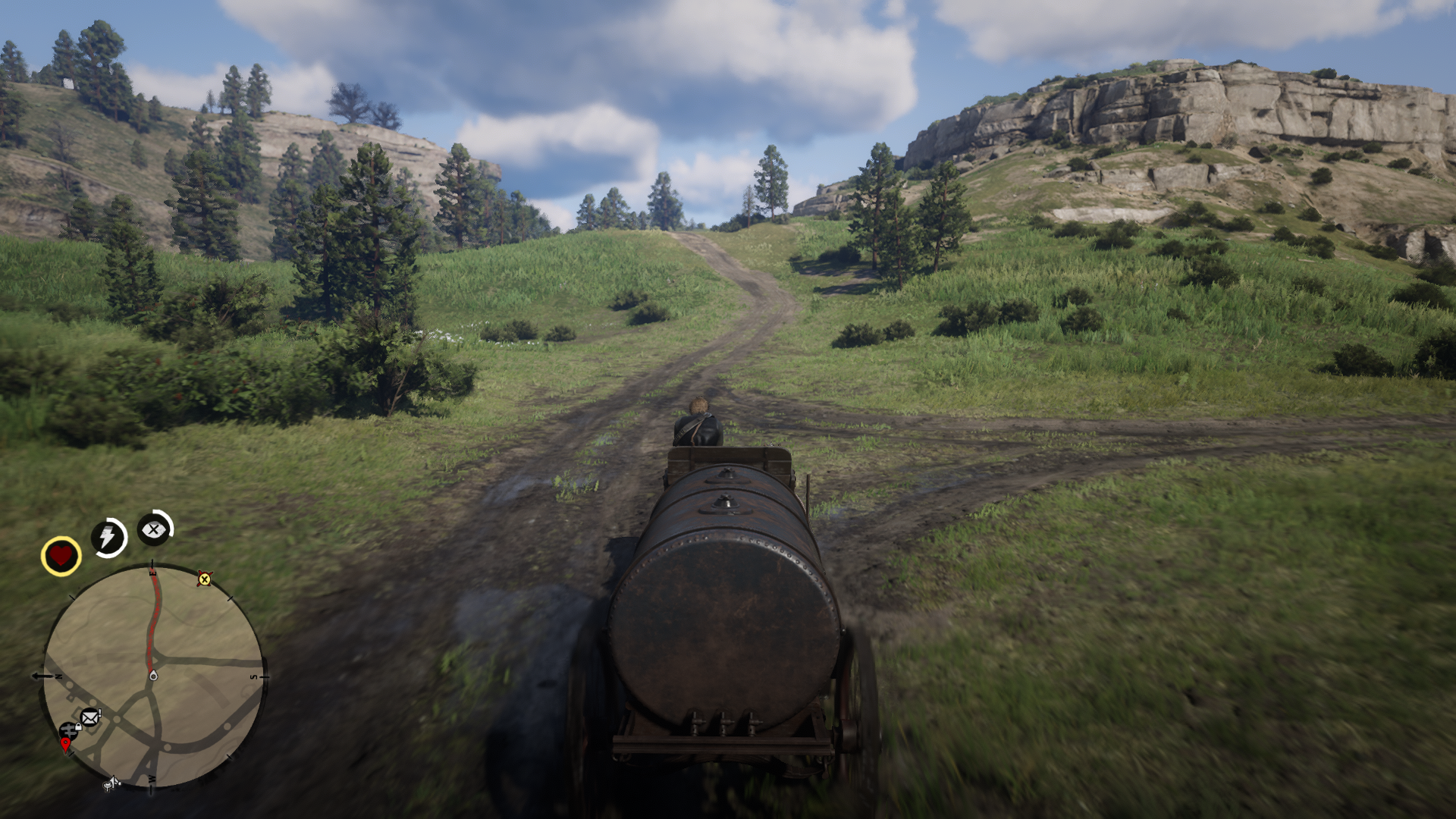
Task: Click the red waypoint pin on the minimap
Action: pyautogui.click(x=66, y=743)
